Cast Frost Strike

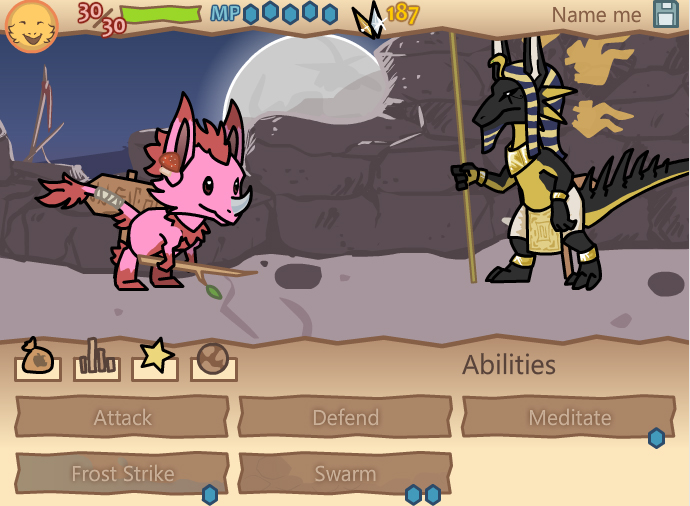(122, 473)
